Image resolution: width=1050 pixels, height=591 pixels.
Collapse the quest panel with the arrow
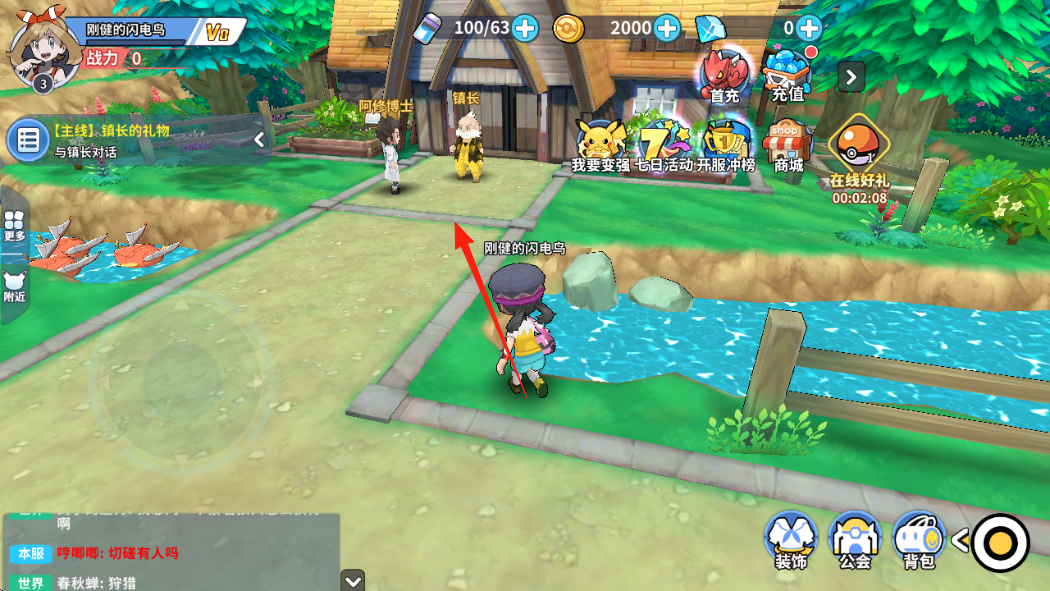259,140
